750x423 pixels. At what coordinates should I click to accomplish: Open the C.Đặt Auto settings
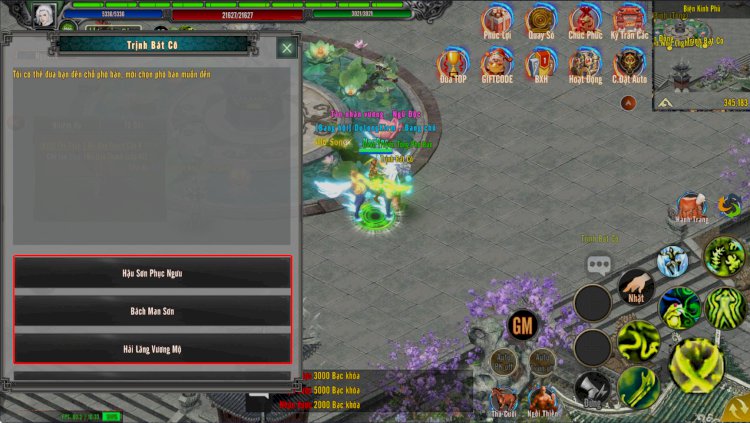[629, 63]
